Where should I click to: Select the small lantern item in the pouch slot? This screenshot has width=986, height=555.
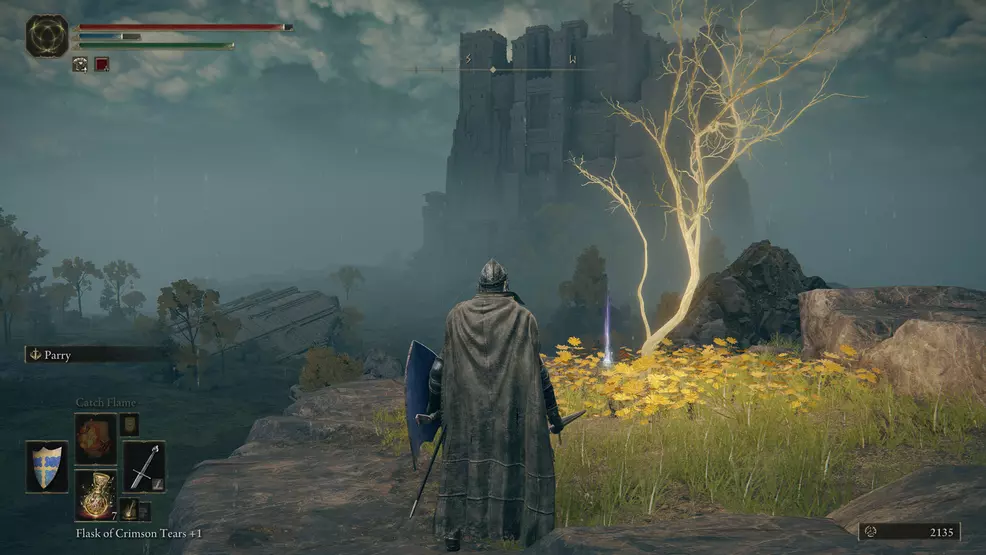click(128, 510)
